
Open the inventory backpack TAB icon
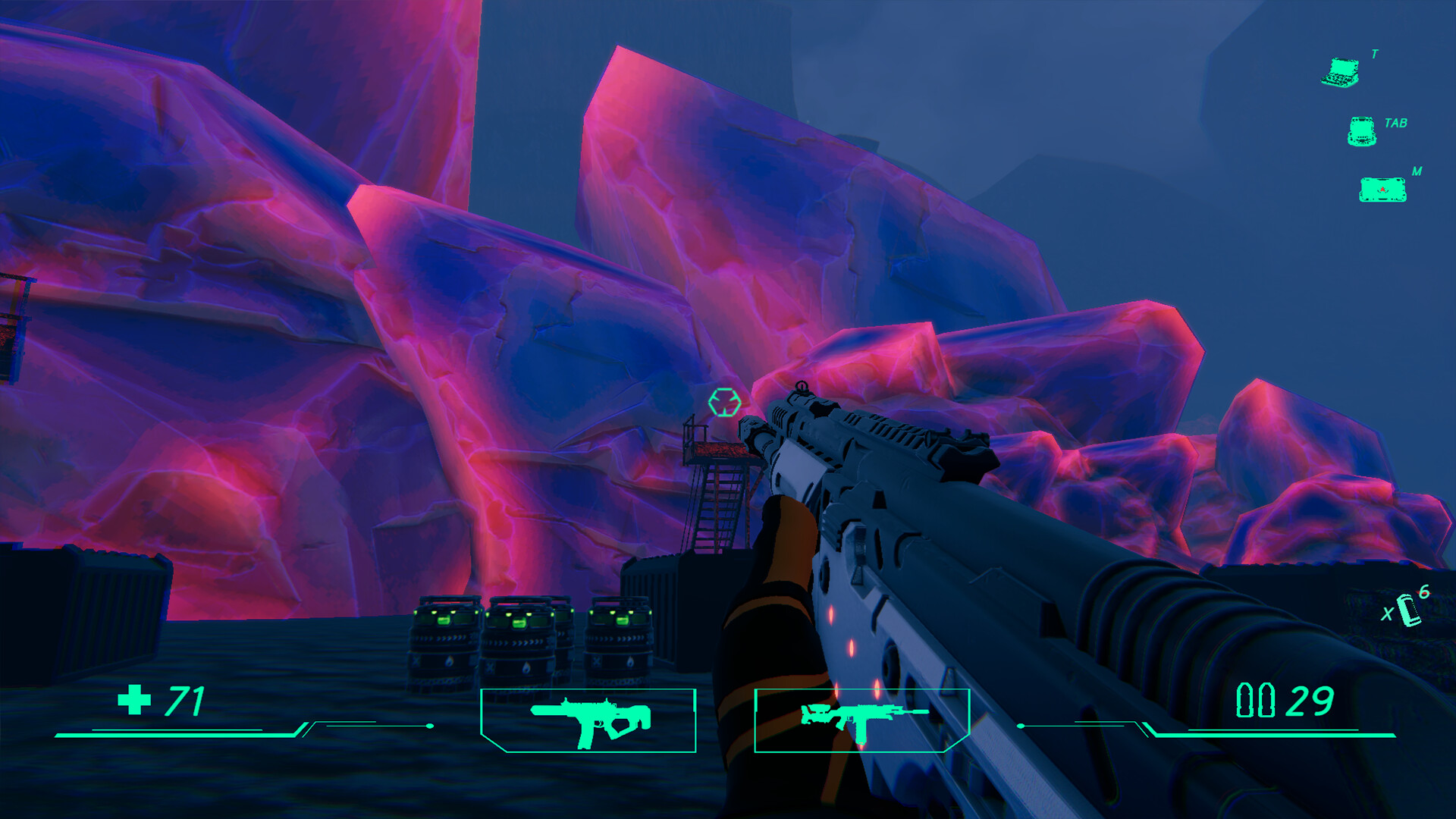click(x=1362, y=130)
